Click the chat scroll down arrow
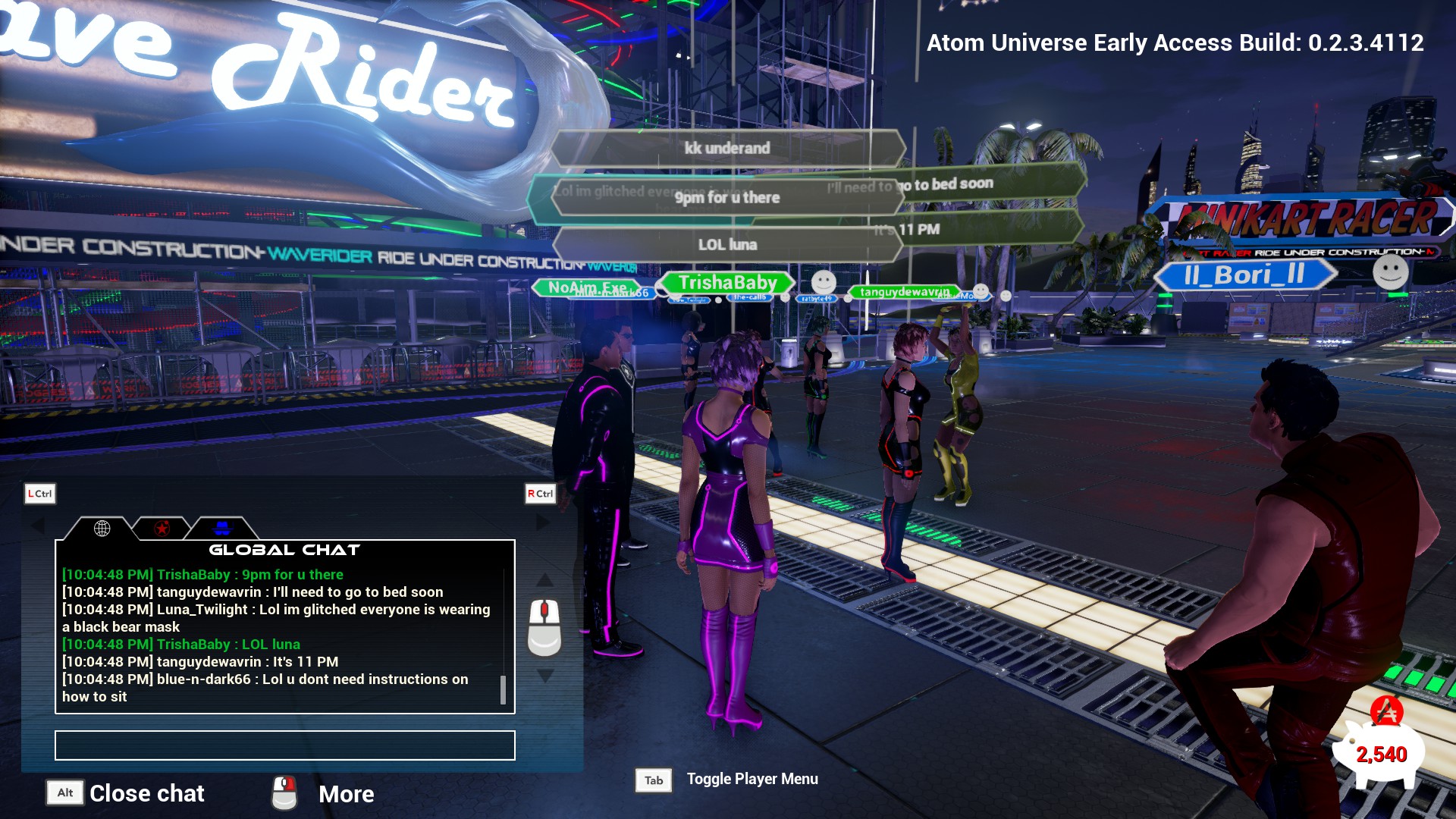Viewport: 1456px width, 819px height. [544, 675]
